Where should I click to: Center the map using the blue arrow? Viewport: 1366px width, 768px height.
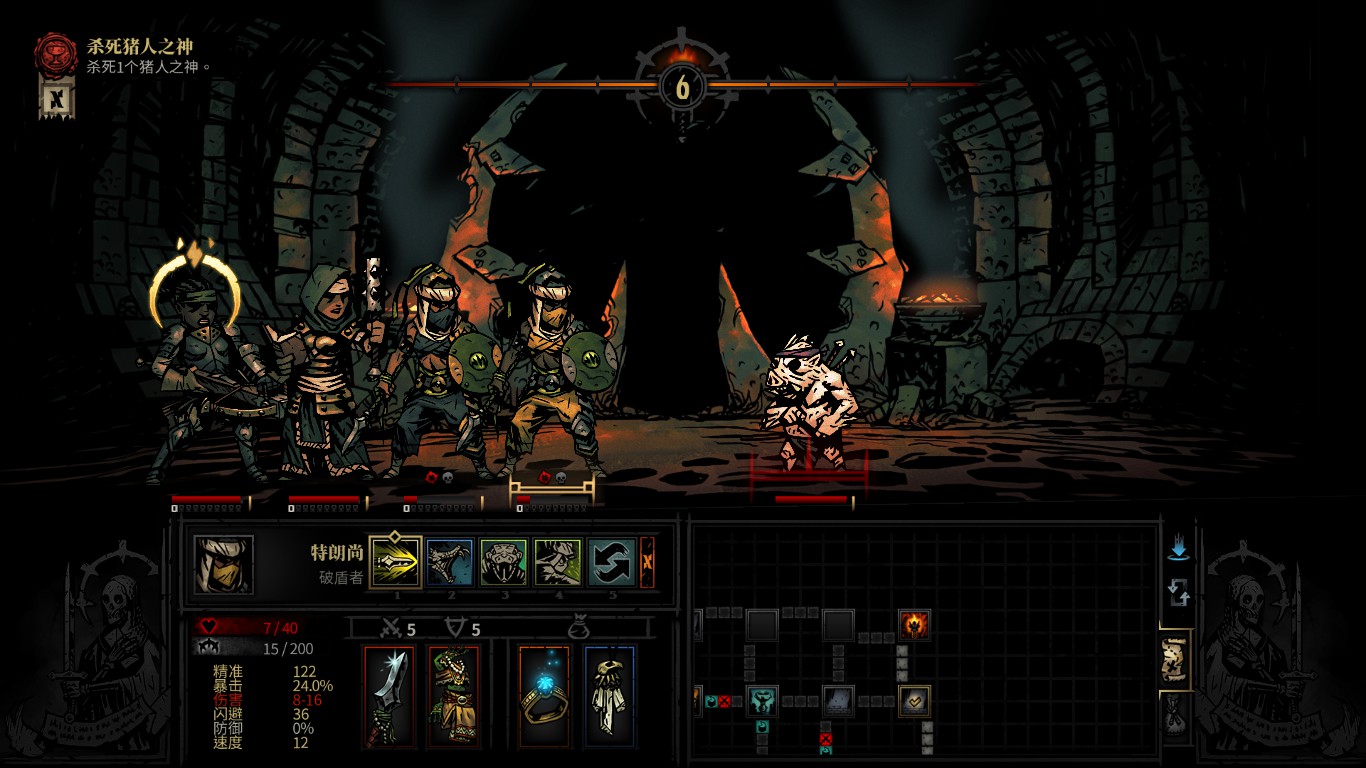(1178, 548)
